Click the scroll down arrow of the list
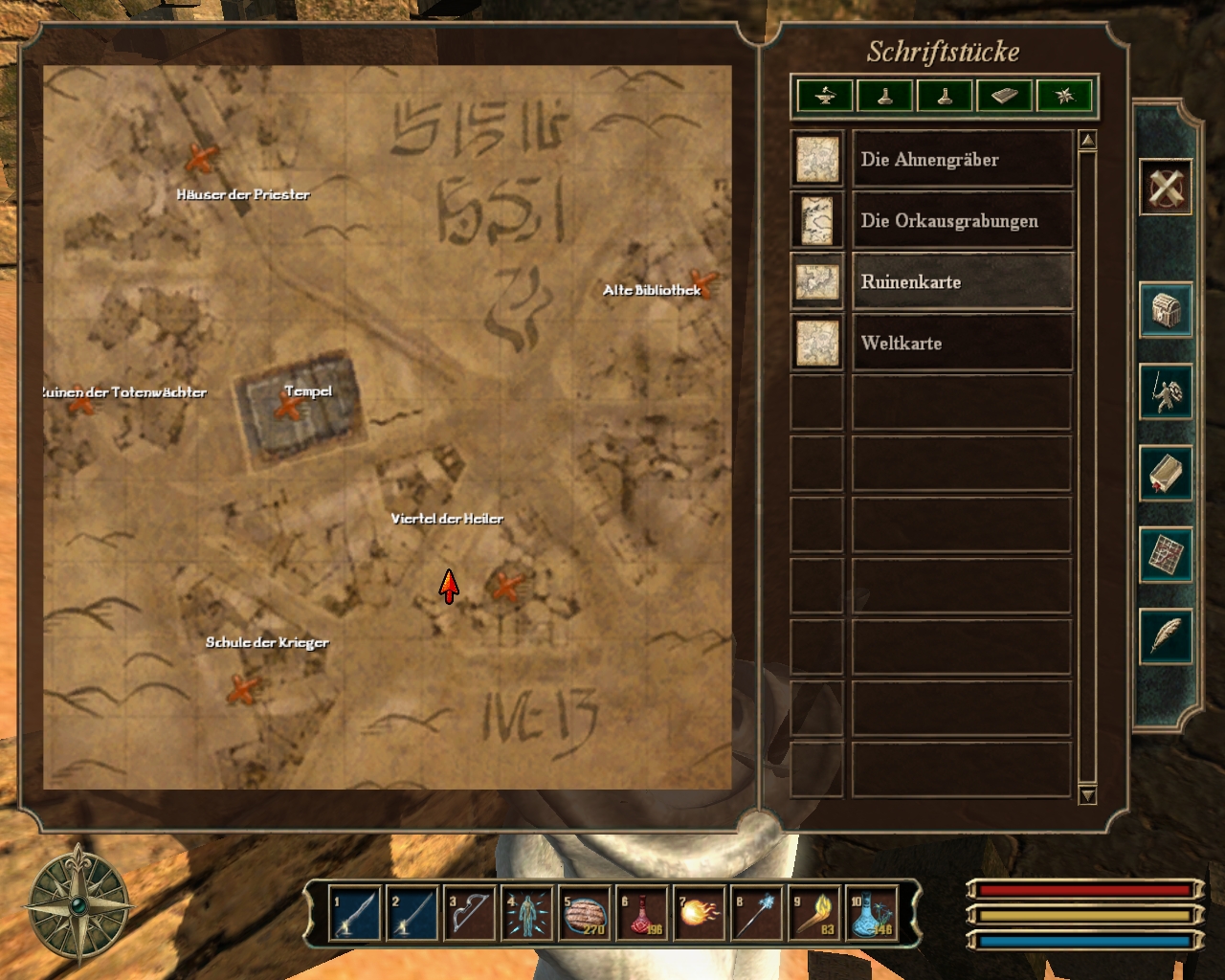This screenshot has width=1225, height=980. click(1087, 795)
